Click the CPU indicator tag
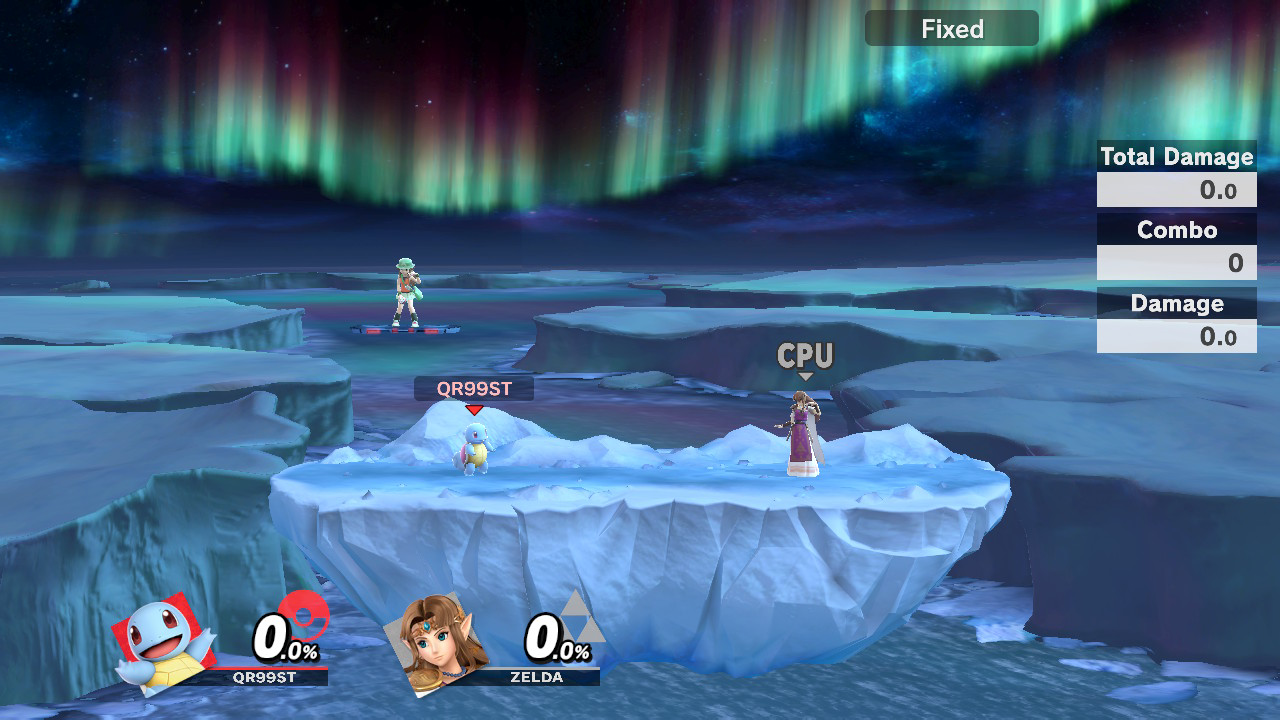This screenshot has height=720, width=1280. 805,357
